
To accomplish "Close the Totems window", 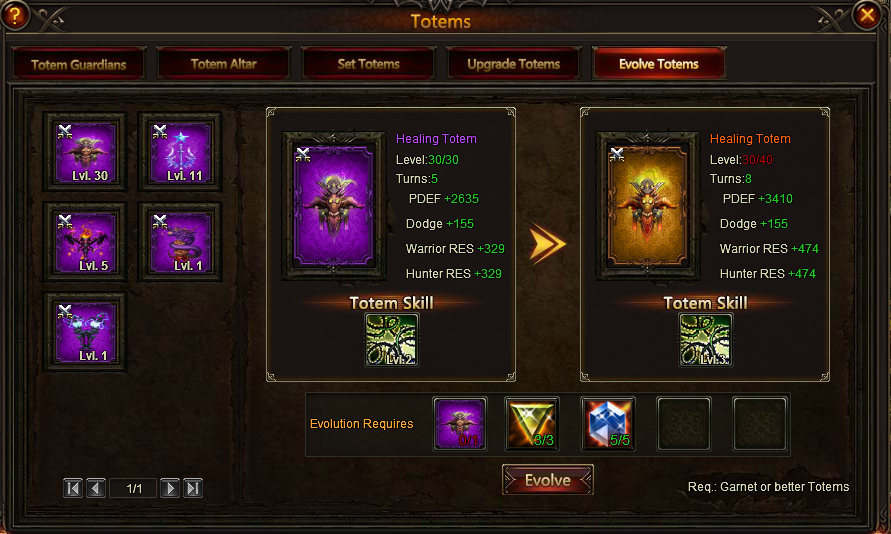I will click(867, 15).
